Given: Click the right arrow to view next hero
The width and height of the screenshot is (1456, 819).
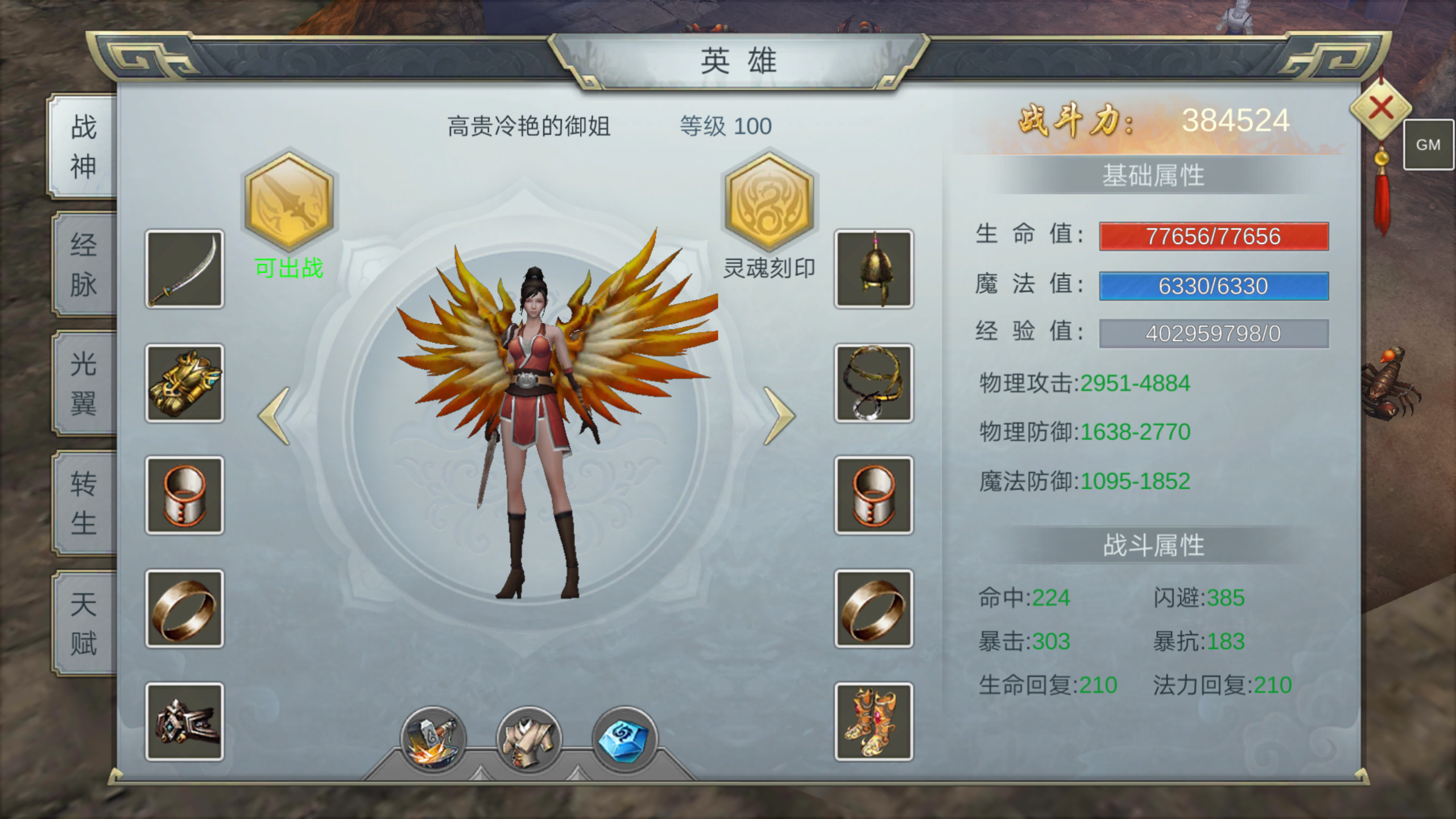Looking at the screenshot, I should (x=779, y=415).
